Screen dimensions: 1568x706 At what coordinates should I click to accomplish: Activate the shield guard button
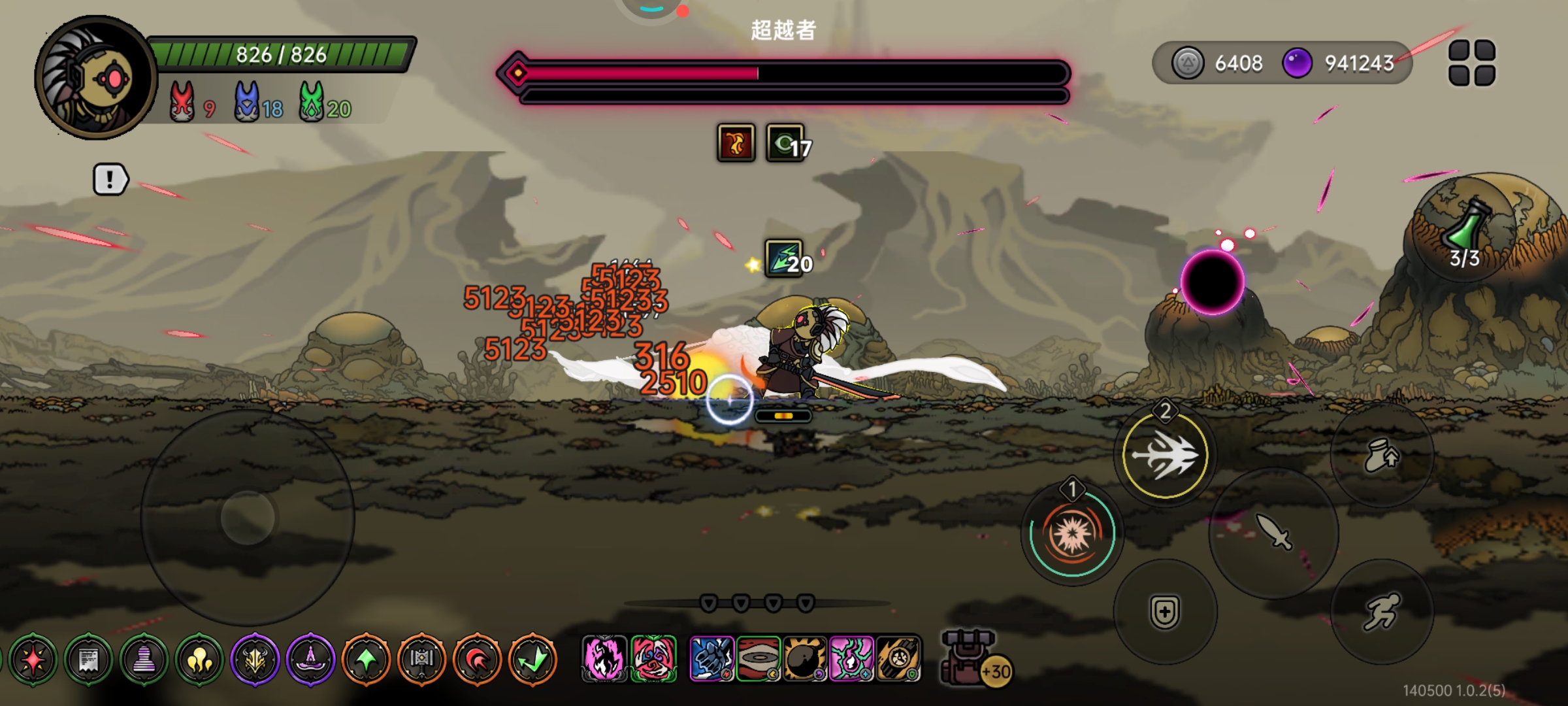(1165, 612)
